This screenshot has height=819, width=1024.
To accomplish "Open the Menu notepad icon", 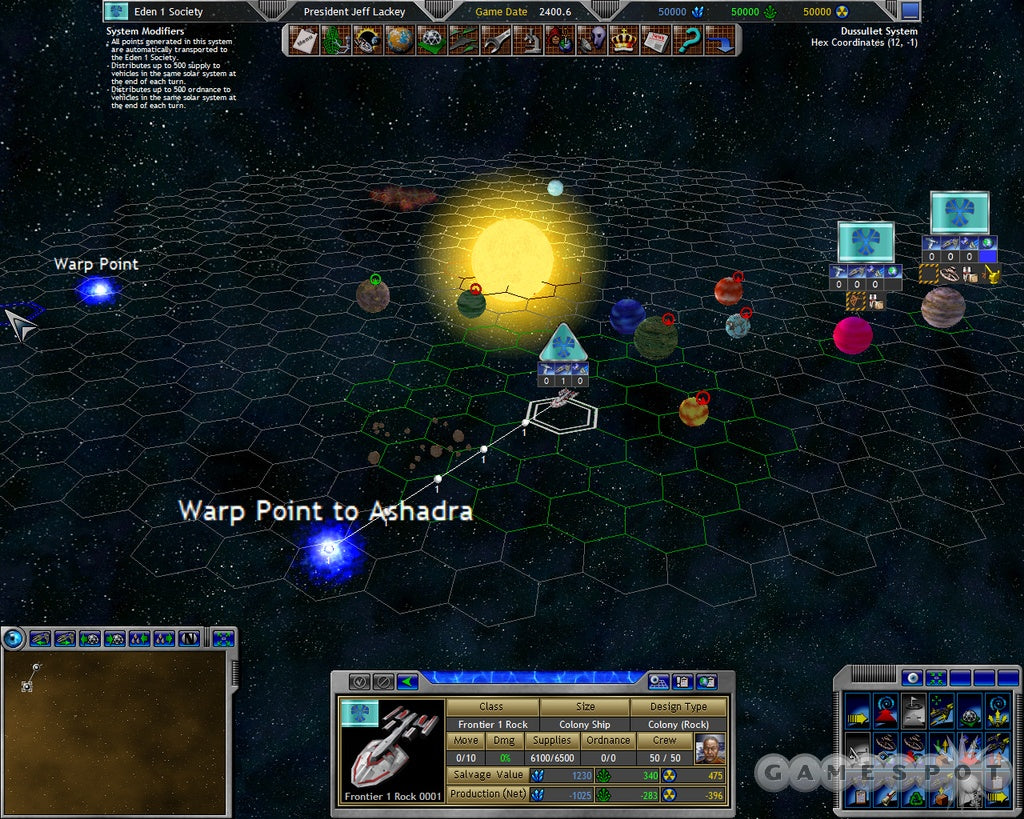I will point(304,40).
